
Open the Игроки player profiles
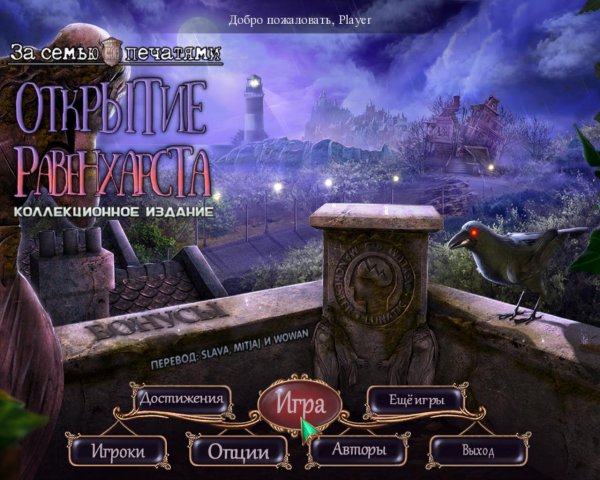(118, 451)
